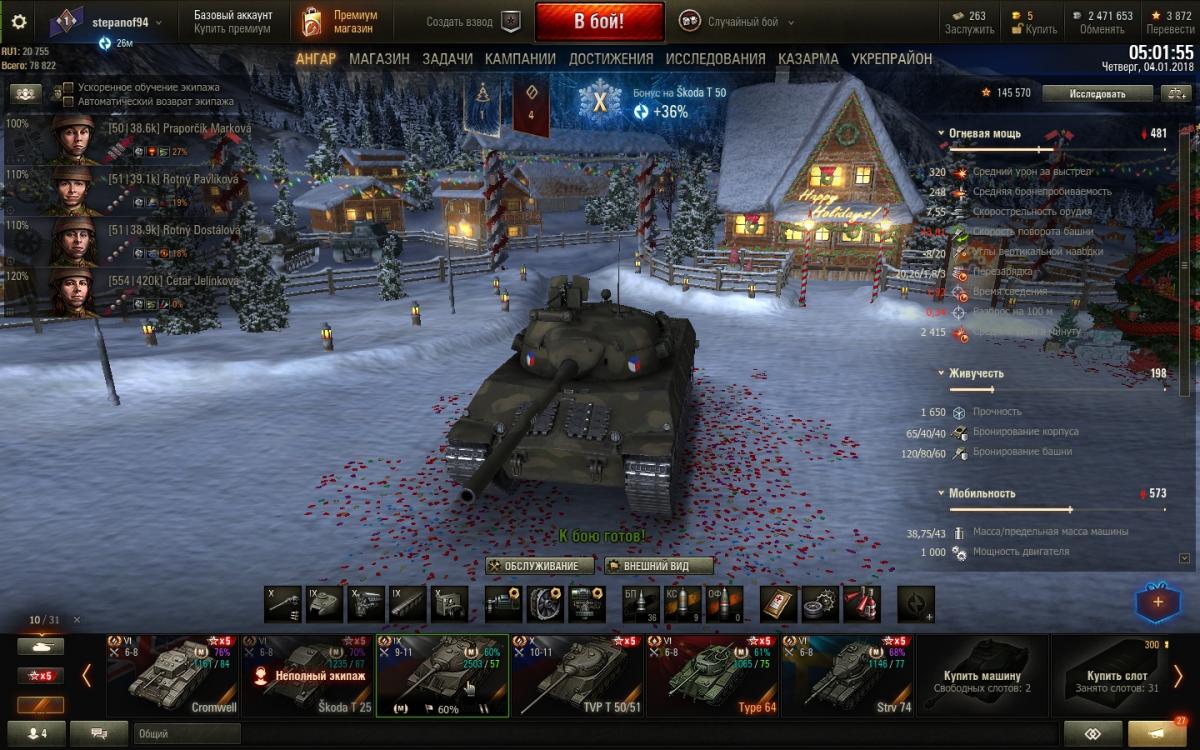Show the ДОСТИЖЕНИЯ tab

point(611,59)
